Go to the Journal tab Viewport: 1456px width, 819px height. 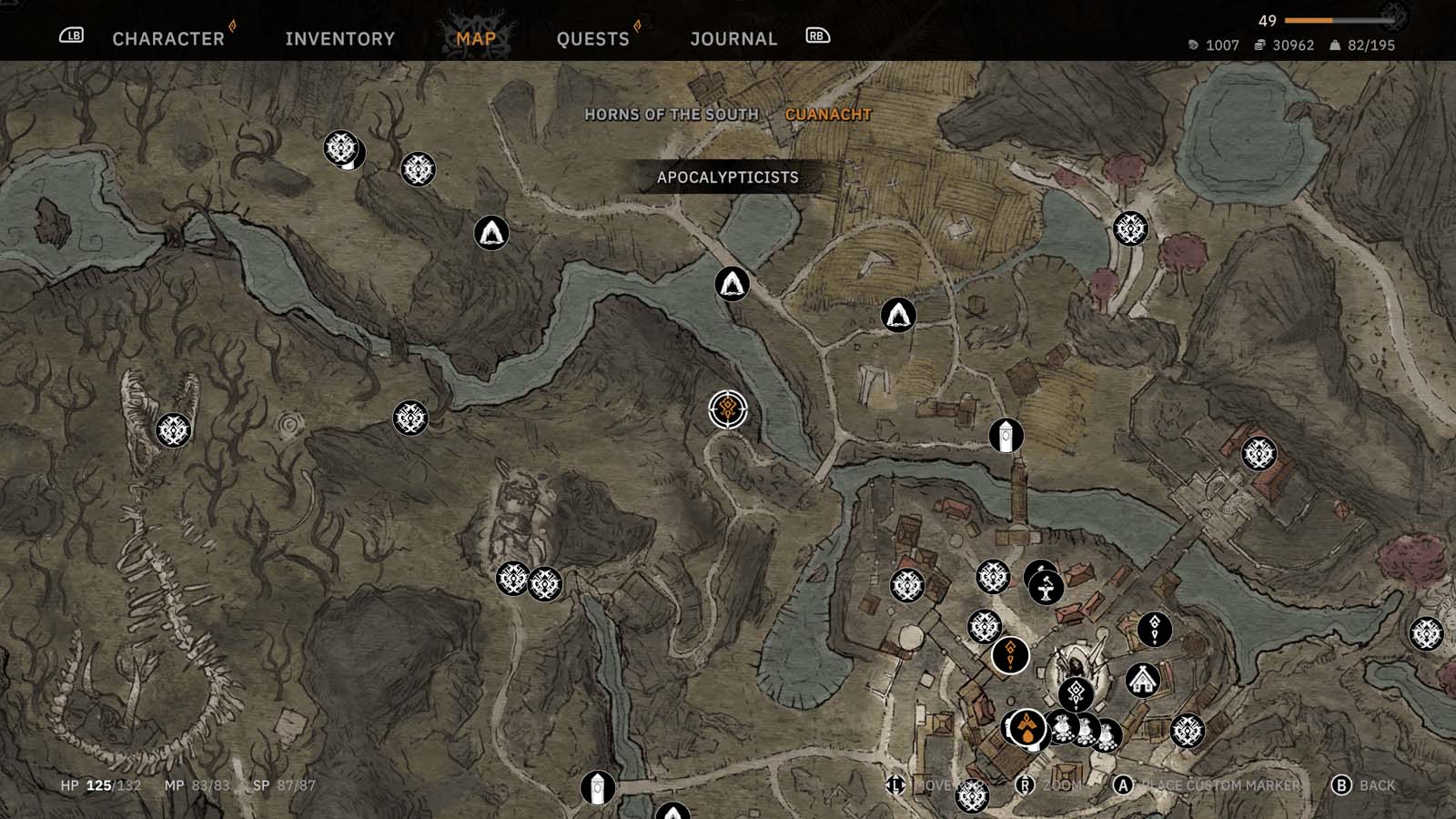(733, 39)
